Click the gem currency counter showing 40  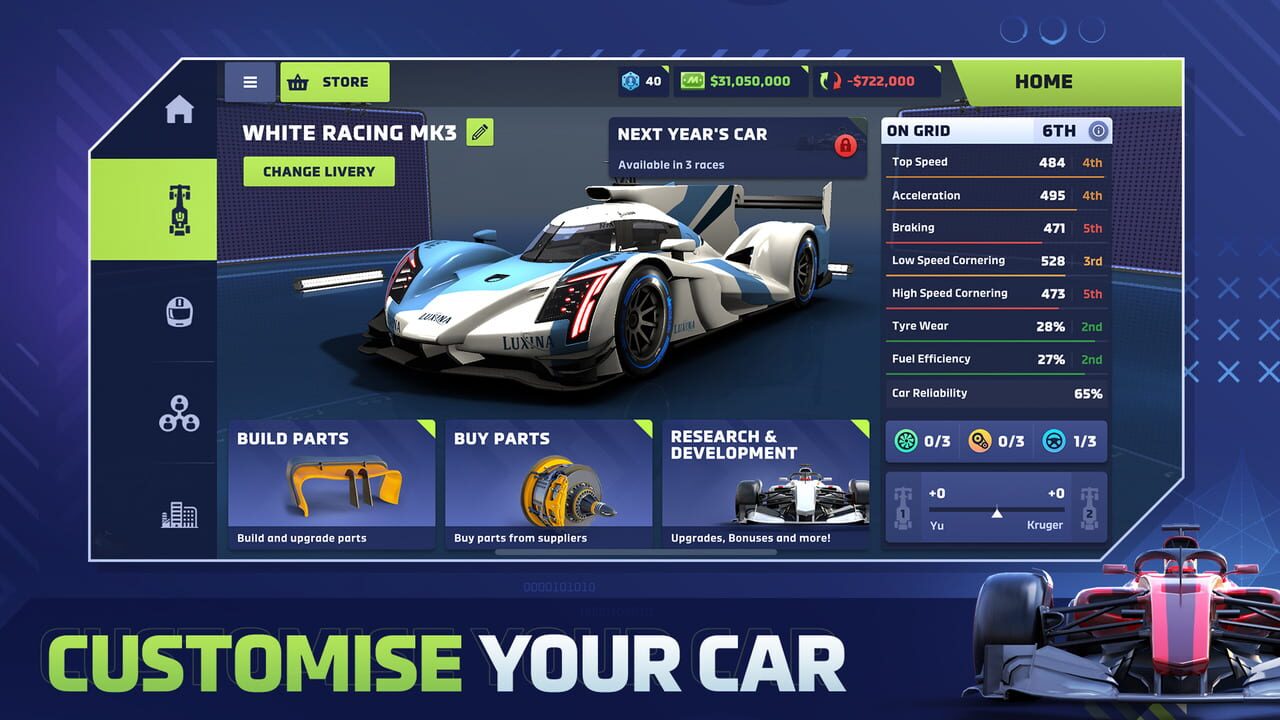(x=641, y=81)
